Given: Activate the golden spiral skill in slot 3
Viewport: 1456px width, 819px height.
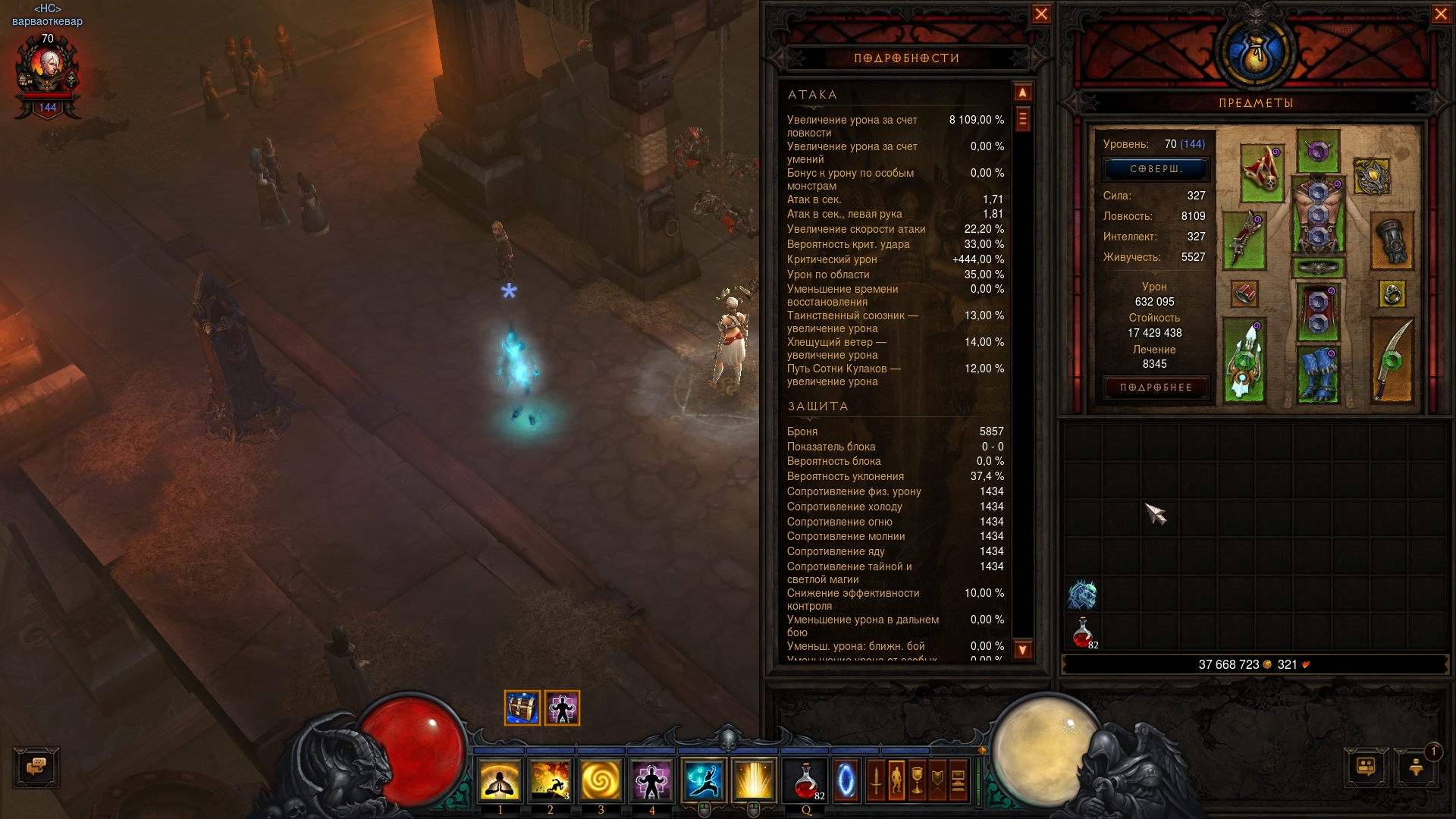Looking at the screenshot, I should (601, 780).
